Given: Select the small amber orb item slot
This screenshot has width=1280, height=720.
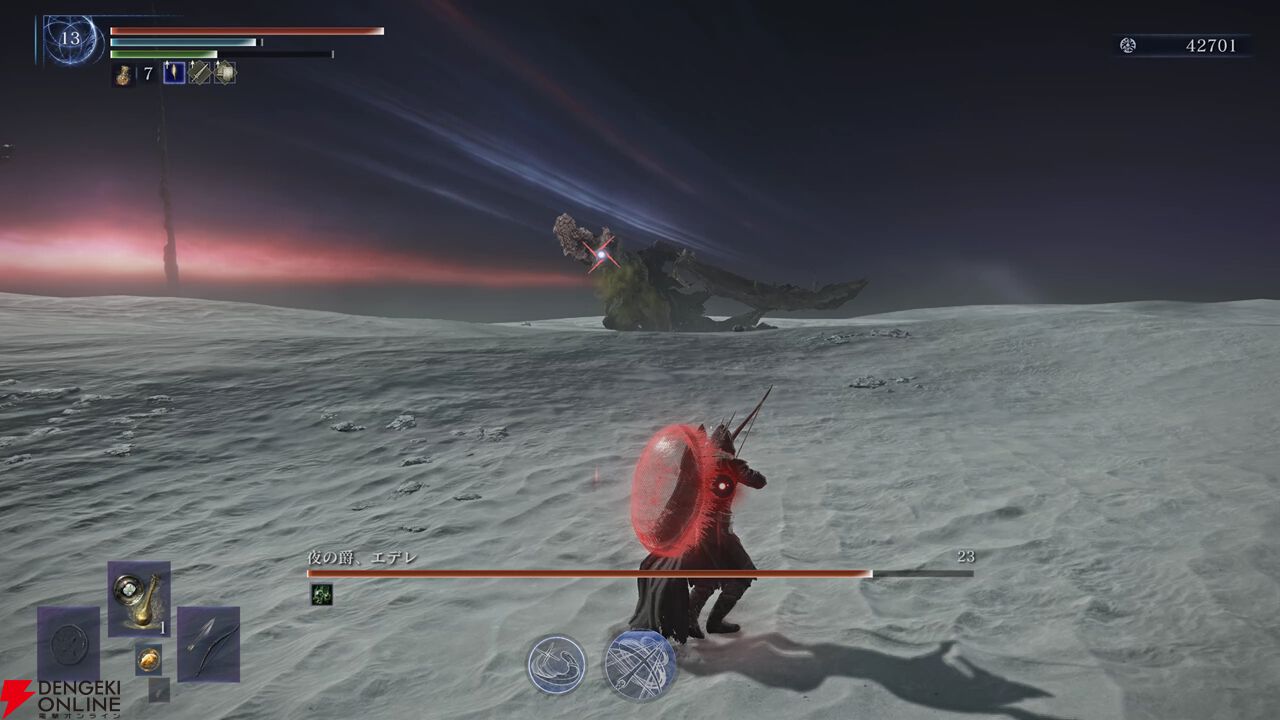Looking at the screenshot, I should coord(148,658).
